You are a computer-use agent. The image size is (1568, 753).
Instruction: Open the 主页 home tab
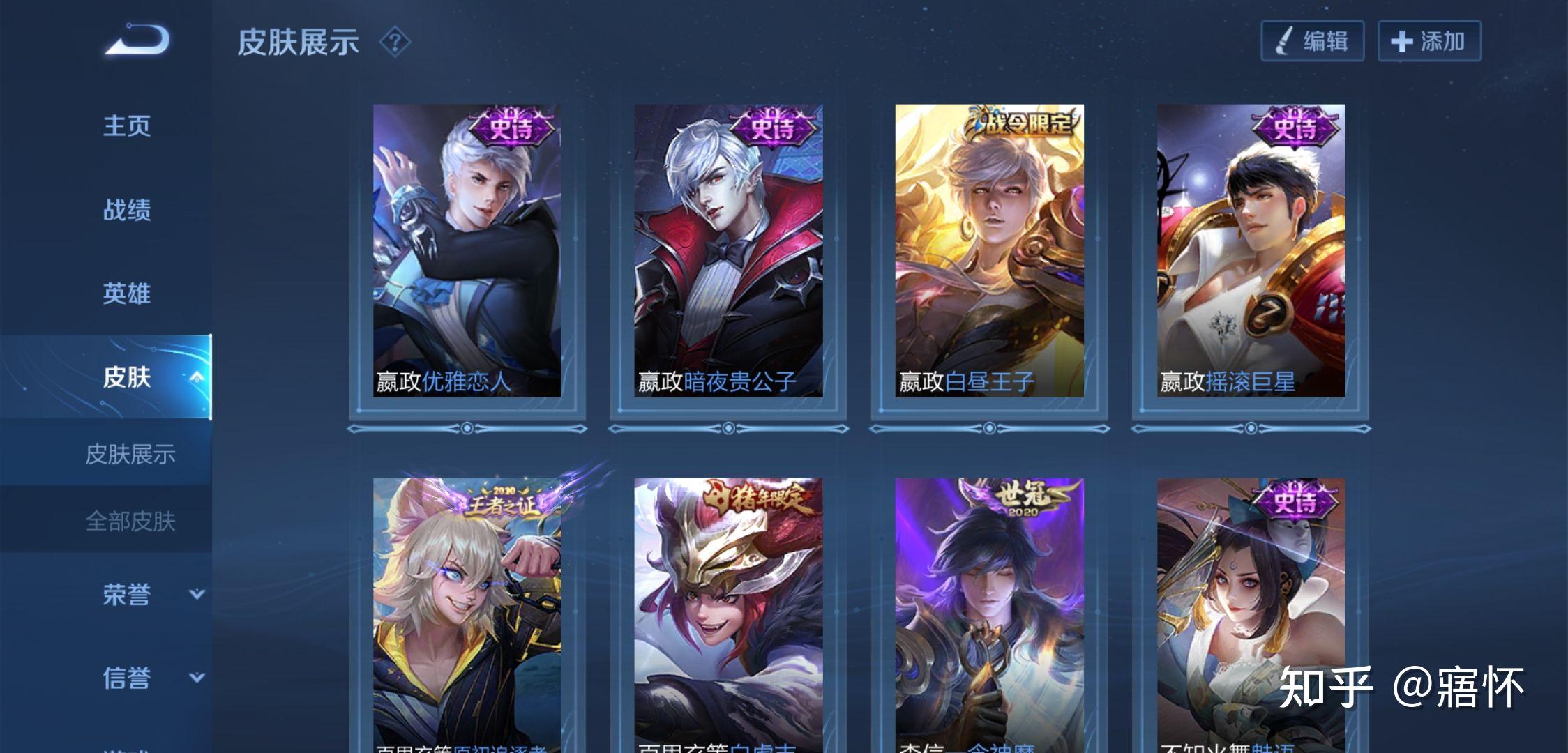coord(127,126)
